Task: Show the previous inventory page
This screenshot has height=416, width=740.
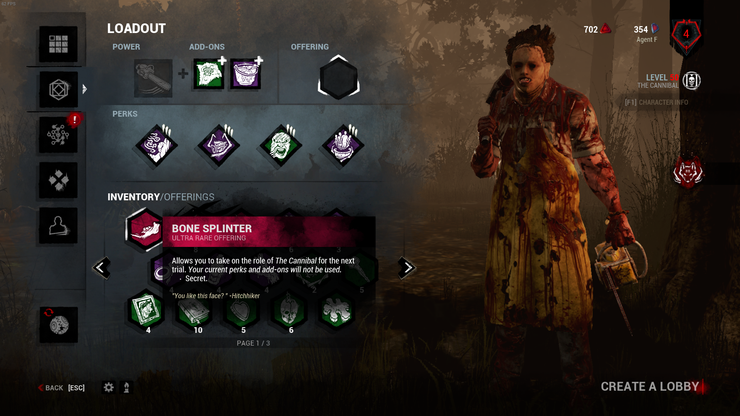Action: click(101, 267)
